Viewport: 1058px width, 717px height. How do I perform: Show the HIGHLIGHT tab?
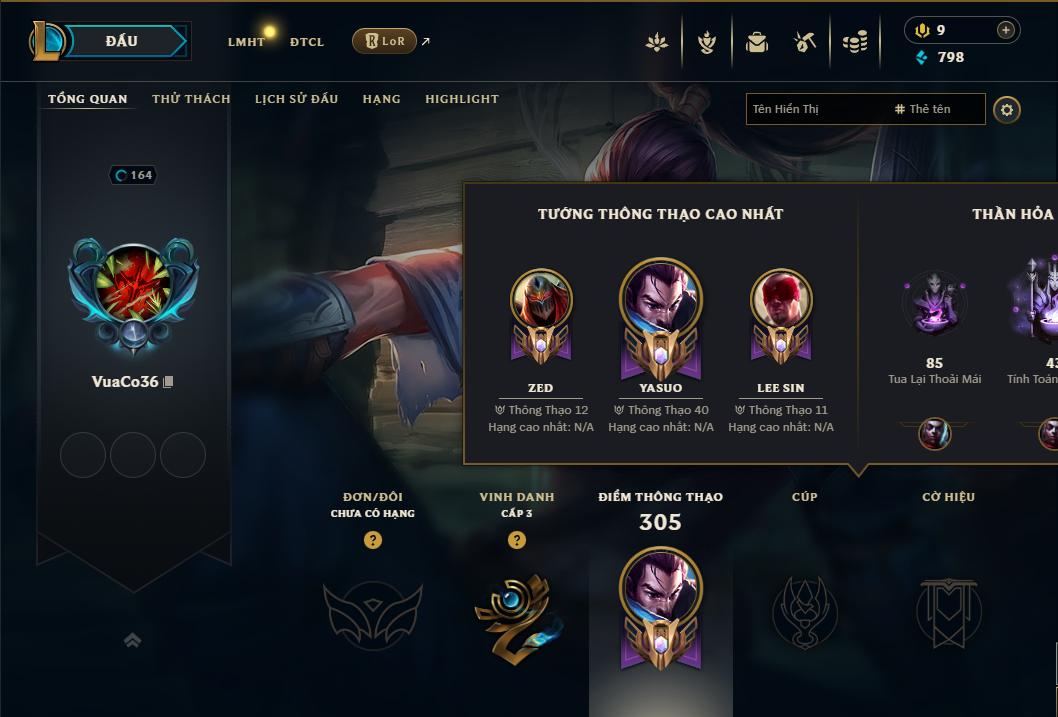(x=462, y=99)
